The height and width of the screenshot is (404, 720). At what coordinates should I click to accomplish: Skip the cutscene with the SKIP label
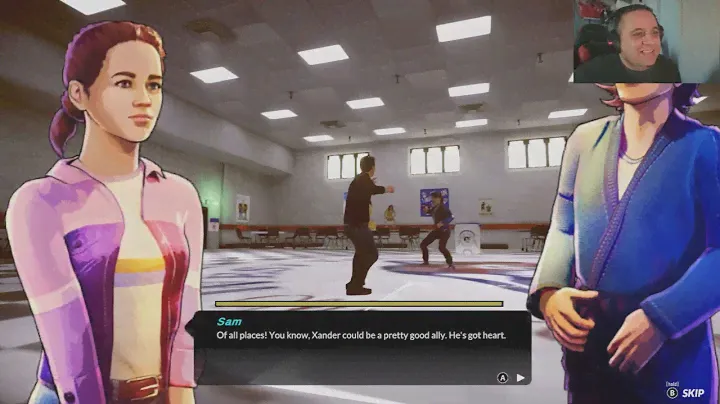(x=694, y=394)
